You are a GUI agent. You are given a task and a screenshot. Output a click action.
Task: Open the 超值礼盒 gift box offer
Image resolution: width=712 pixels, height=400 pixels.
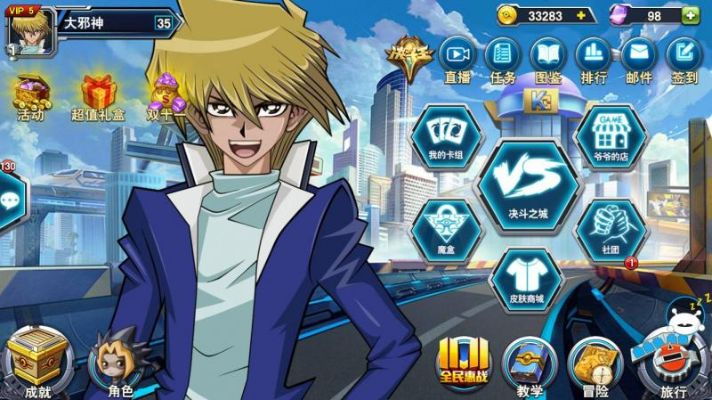[x=98, y=97]
